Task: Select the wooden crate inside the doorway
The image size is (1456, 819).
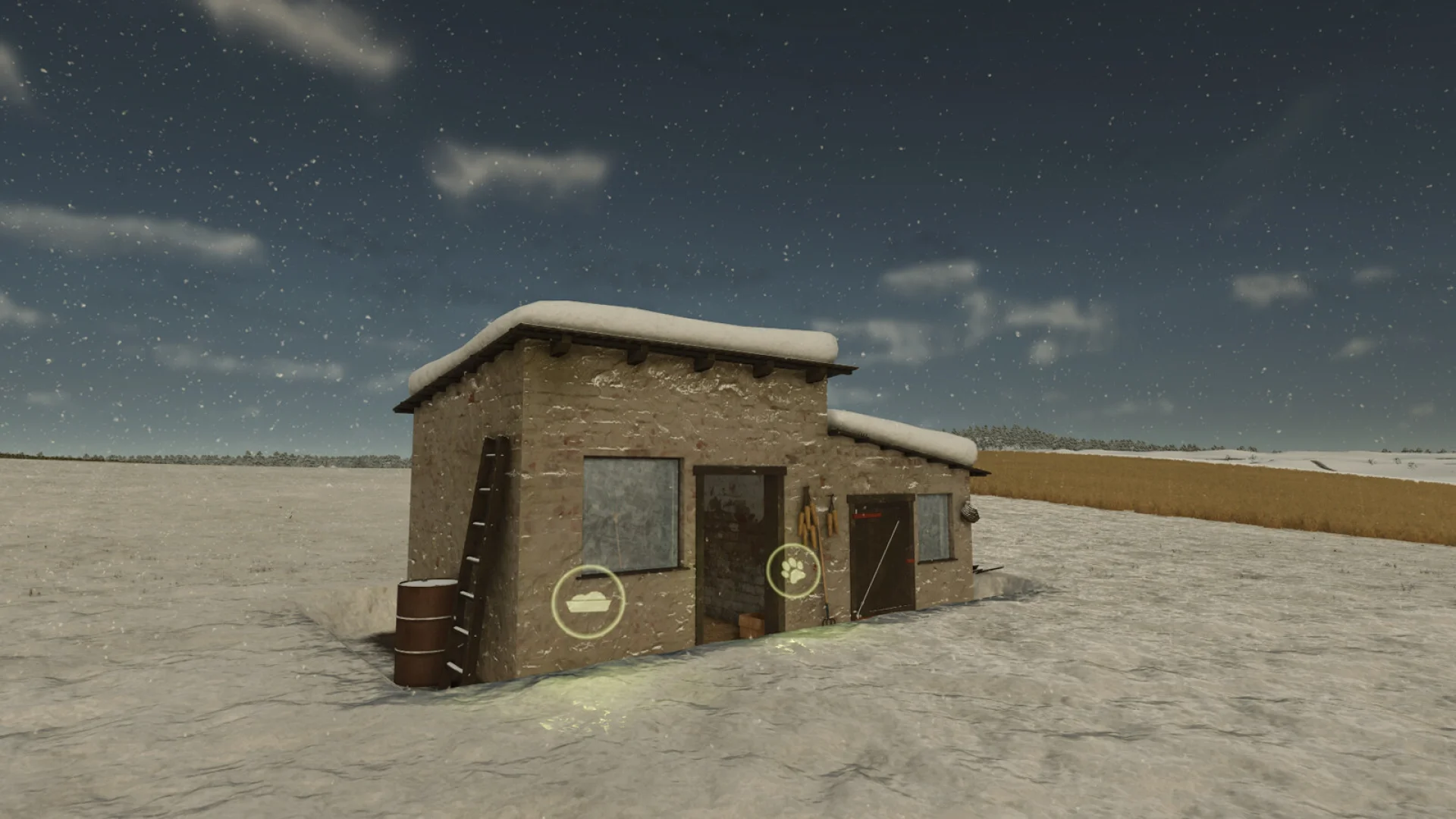Action: 749,623
